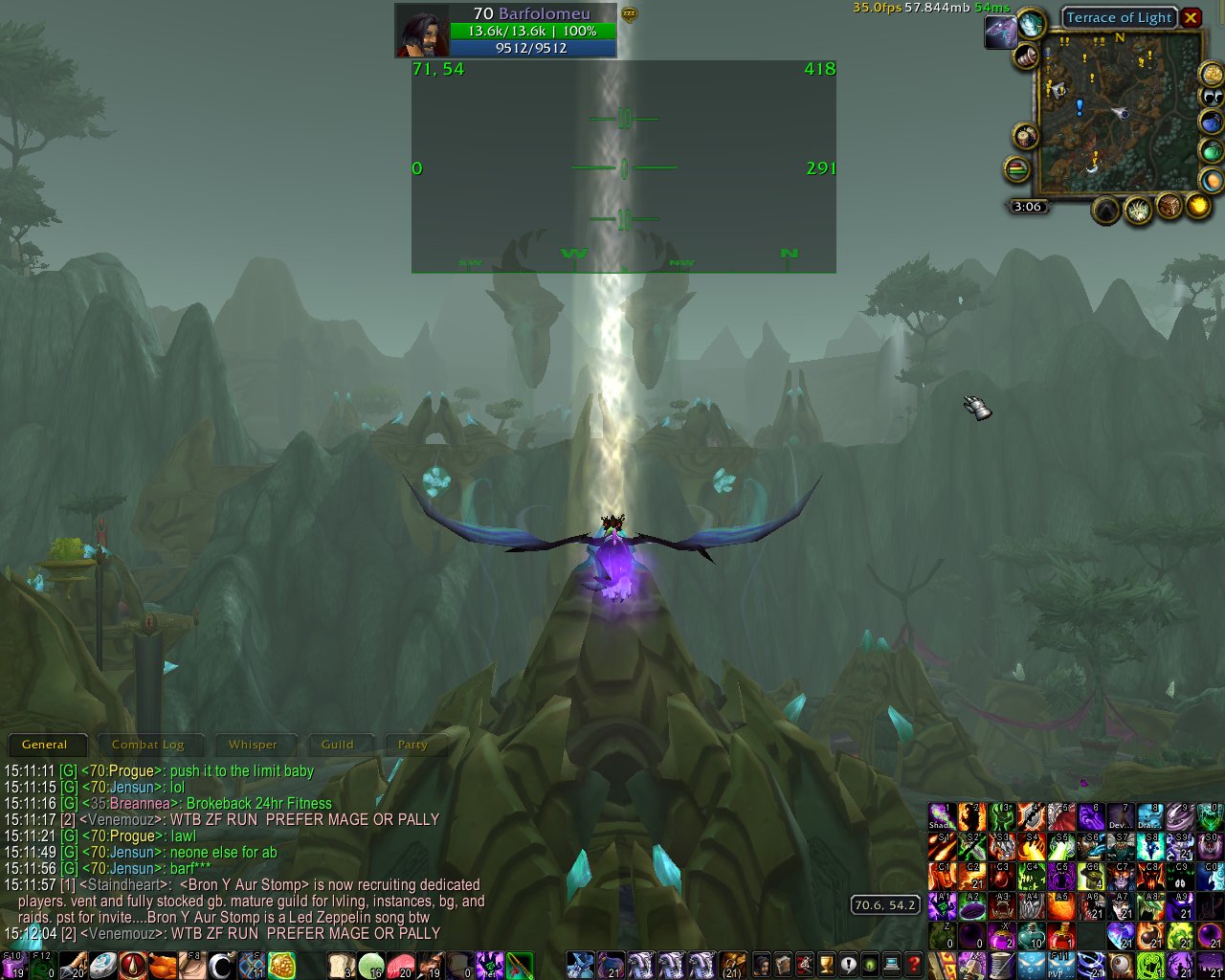Click the drum icon left of the minimap
The width and height of the screenshot is (1225, 980).
pyautogui.click(x=1024, y=135)
